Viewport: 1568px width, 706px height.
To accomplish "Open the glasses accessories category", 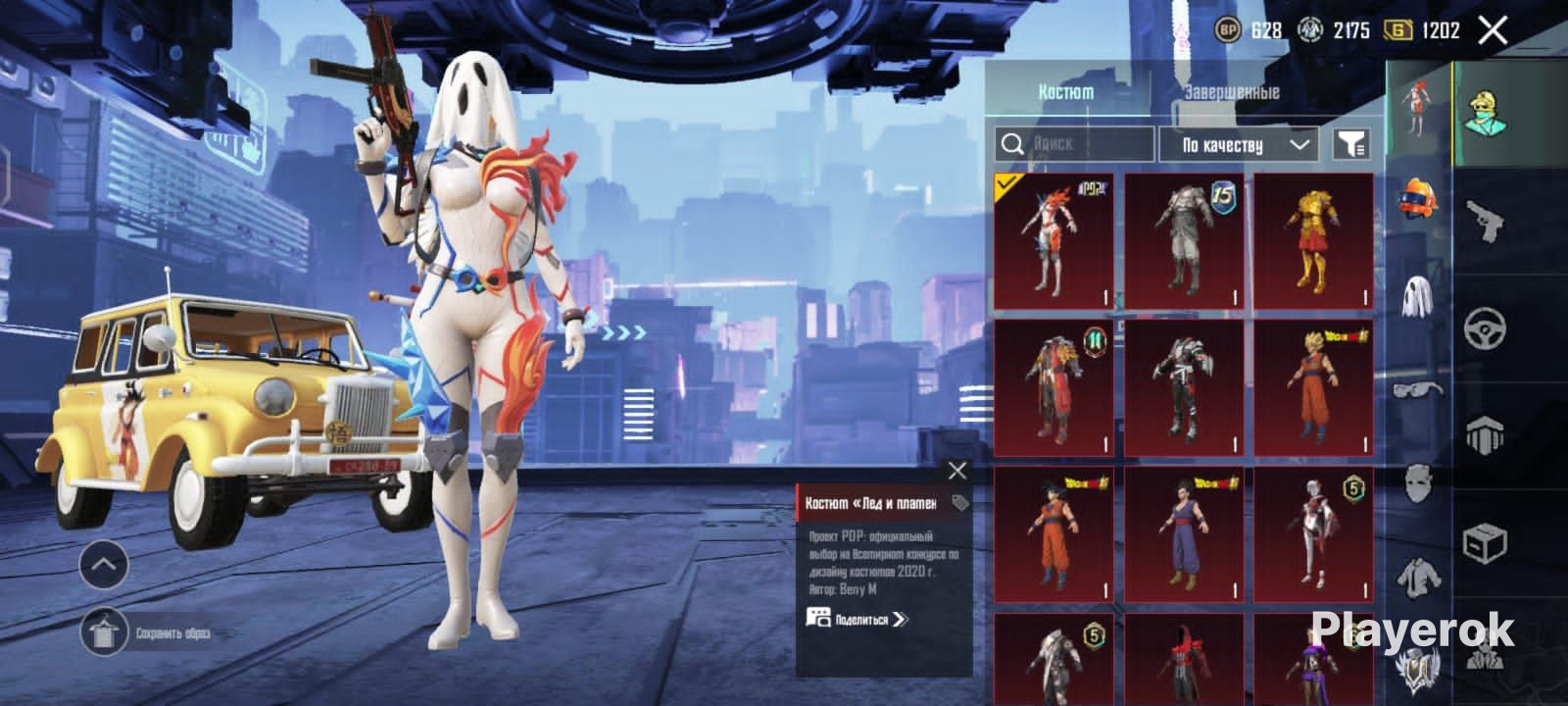I will 1418,390.
